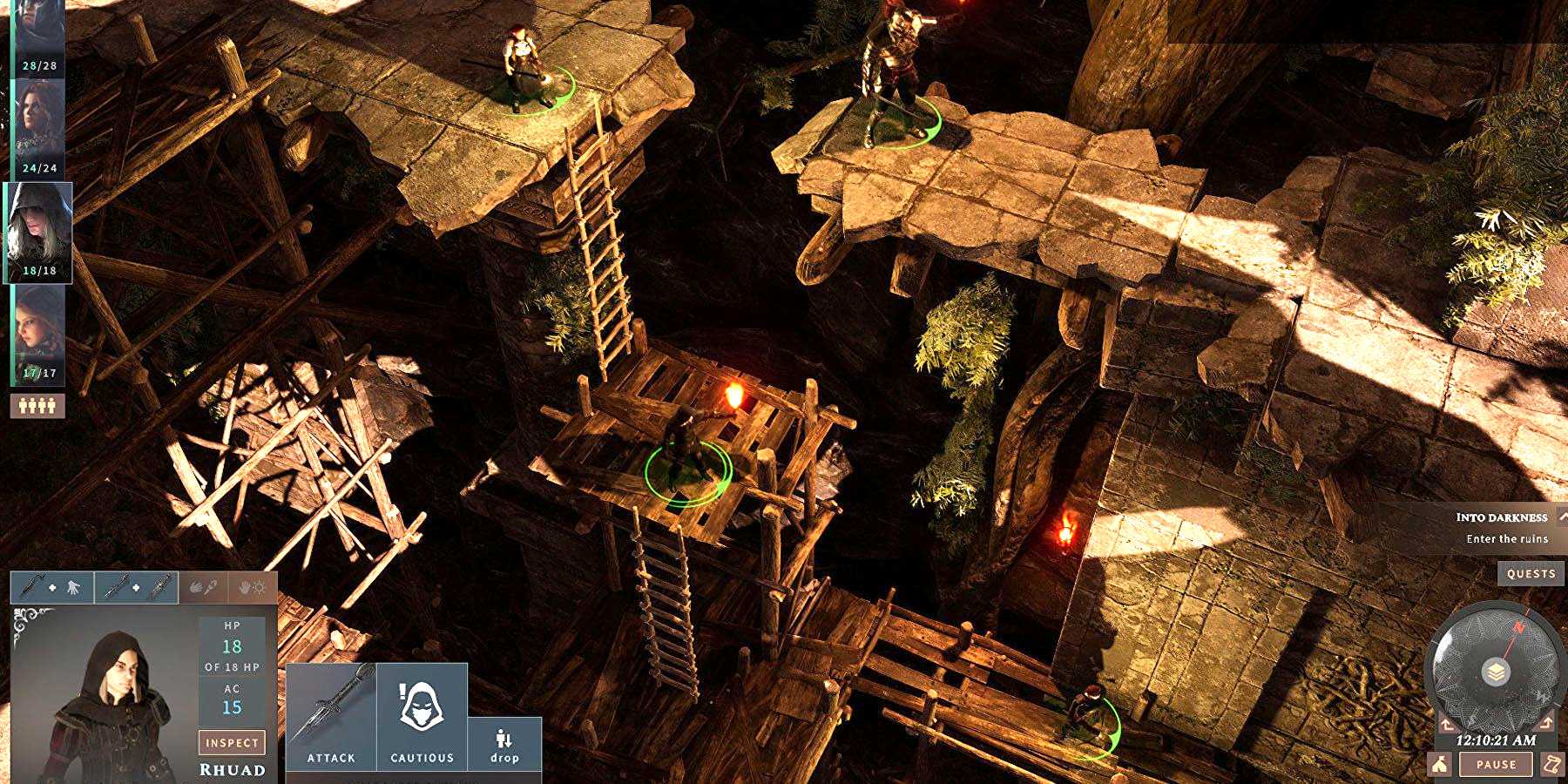Choose the hand and torch equipment set
1568x784 pixels.
(202, 588)
